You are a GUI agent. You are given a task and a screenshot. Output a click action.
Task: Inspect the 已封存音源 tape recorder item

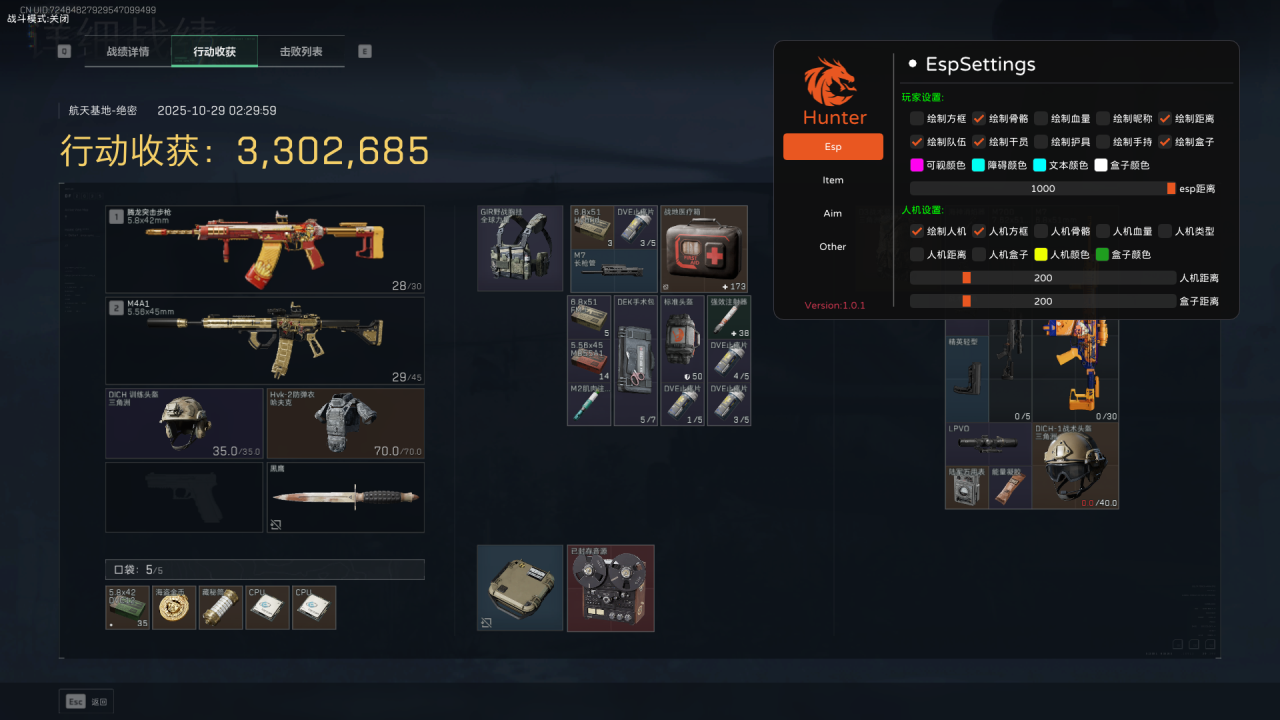point(610,588)
